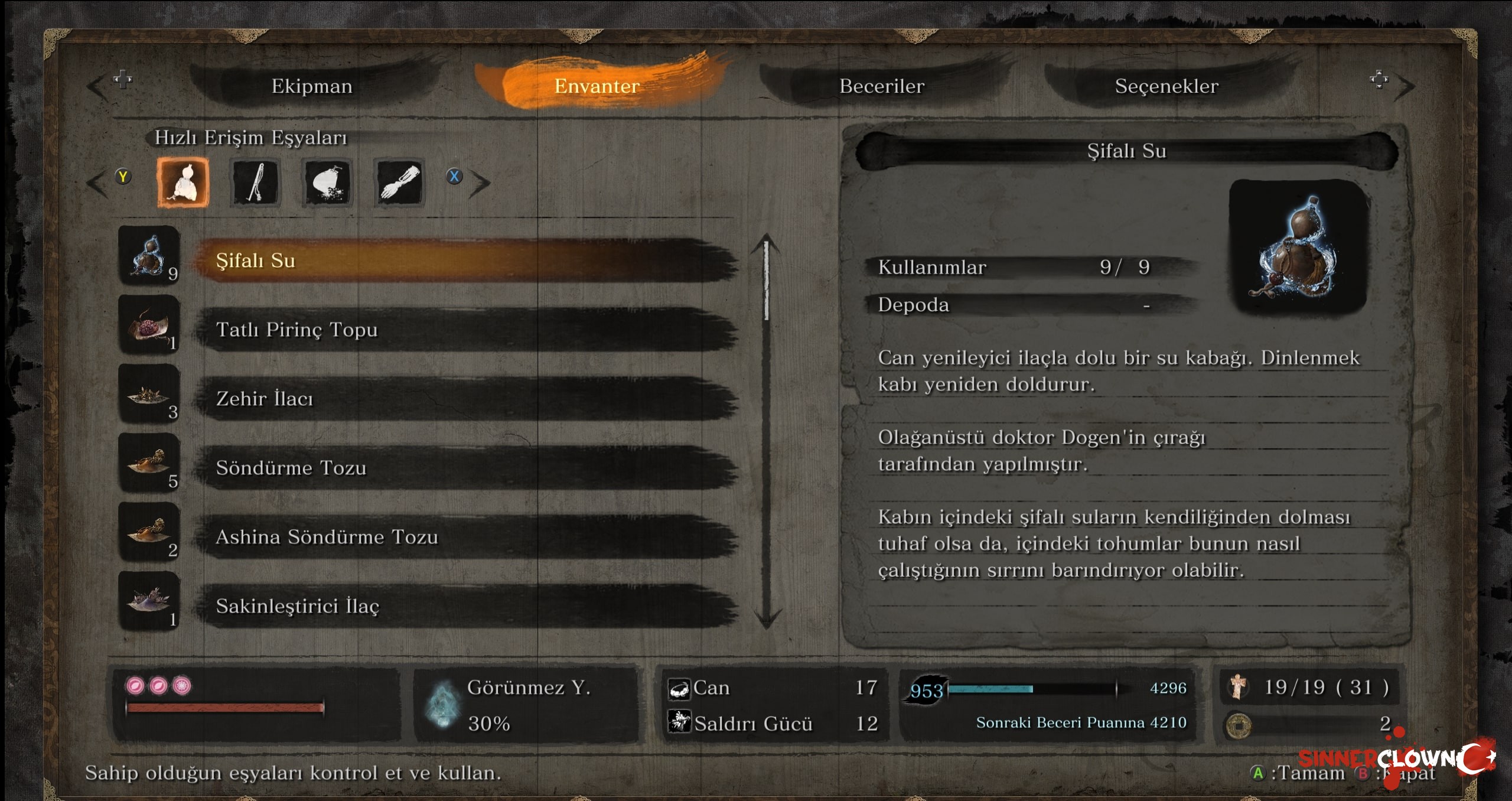Screen dimensions: 1512x801
Task: Pick the Söndürme Tozu row
Action: pyautogui.click(x=467, y=468)
